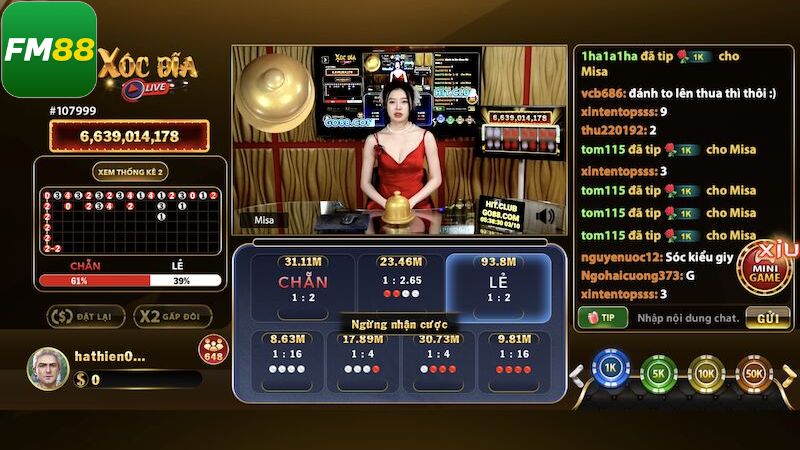Show previous chip values with left arrow
Viewport: 800px width, 450px height.
577,376
